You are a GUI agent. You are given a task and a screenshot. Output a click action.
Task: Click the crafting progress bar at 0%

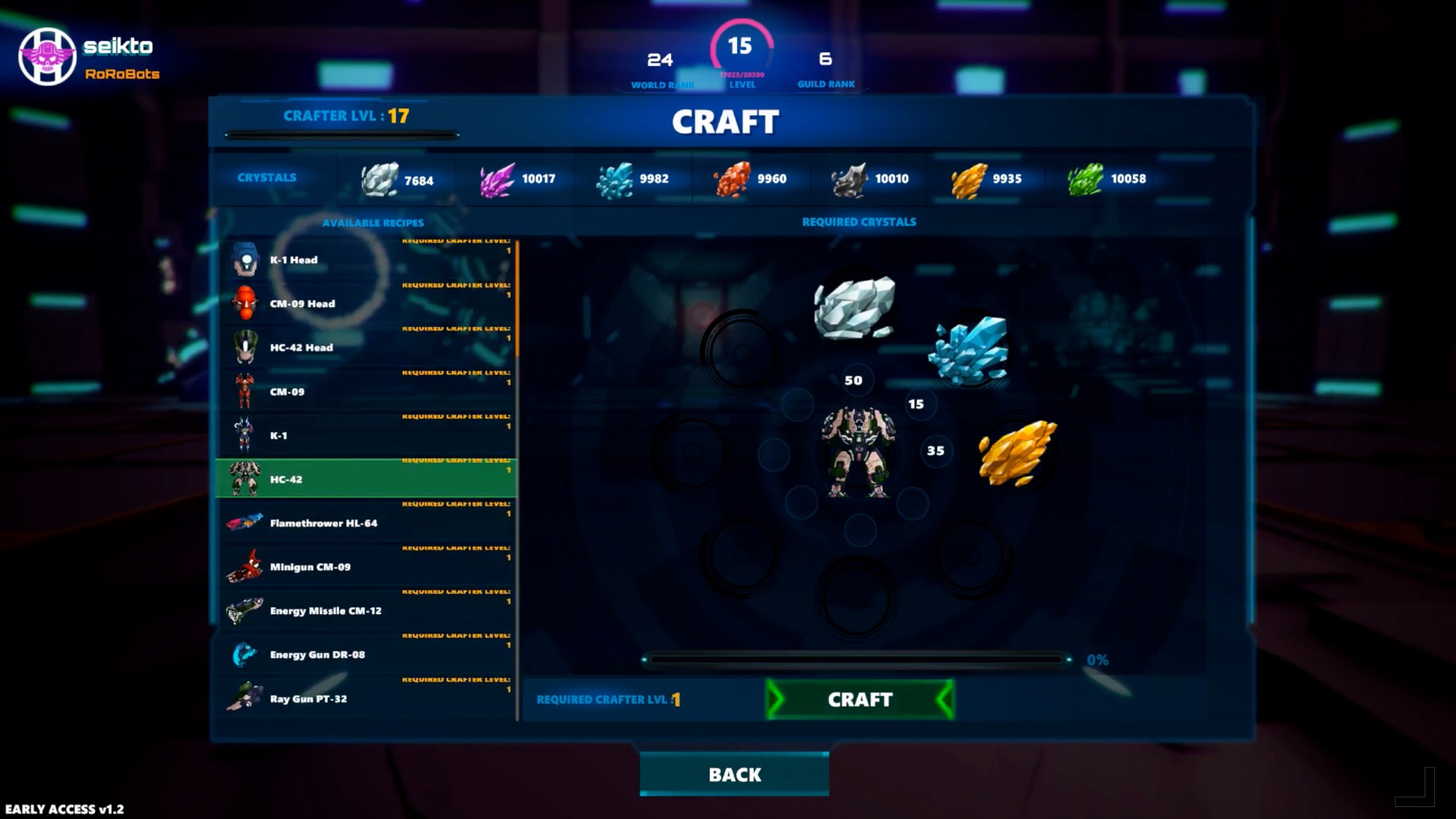coord(857,659)
